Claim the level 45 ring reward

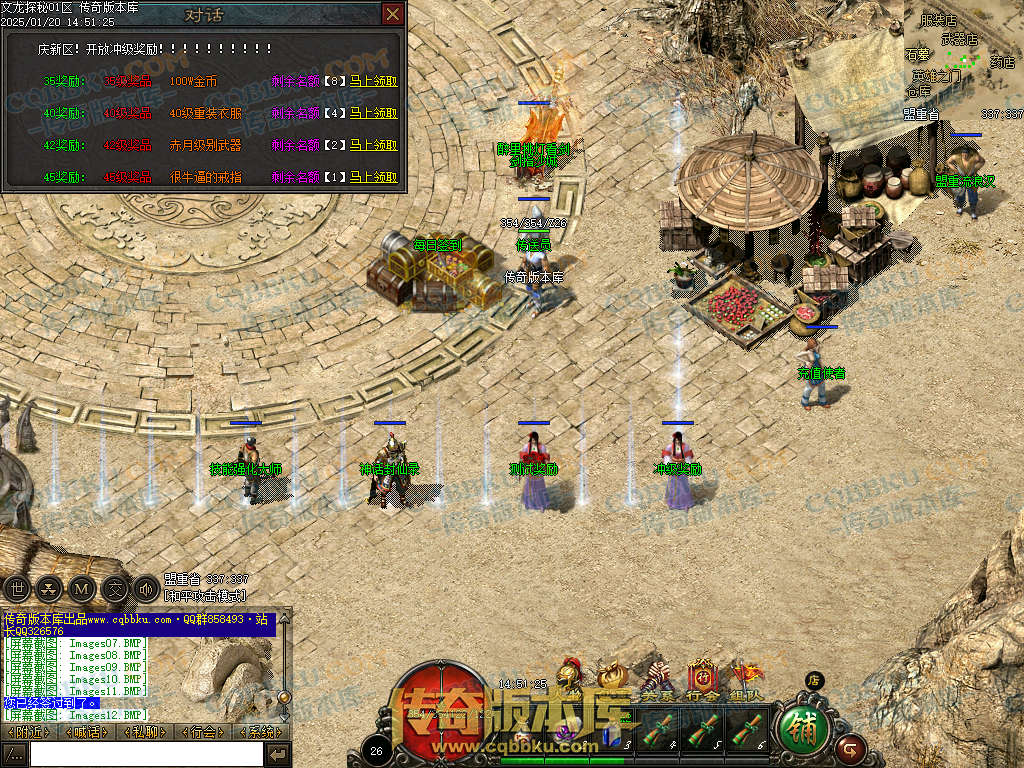(x=373, y=177)
